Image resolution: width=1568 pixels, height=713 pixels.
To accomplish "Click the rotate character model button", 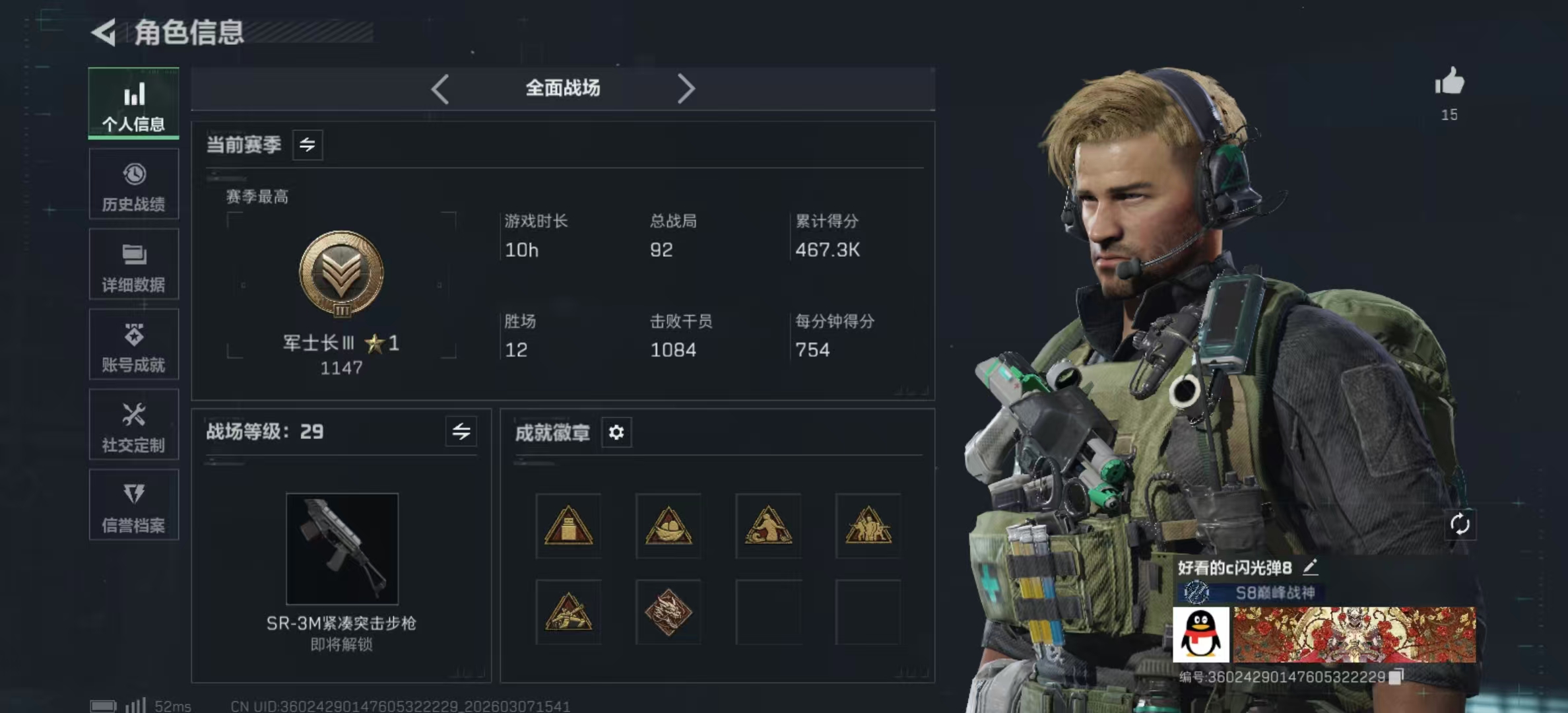I will coord(1460,524).
